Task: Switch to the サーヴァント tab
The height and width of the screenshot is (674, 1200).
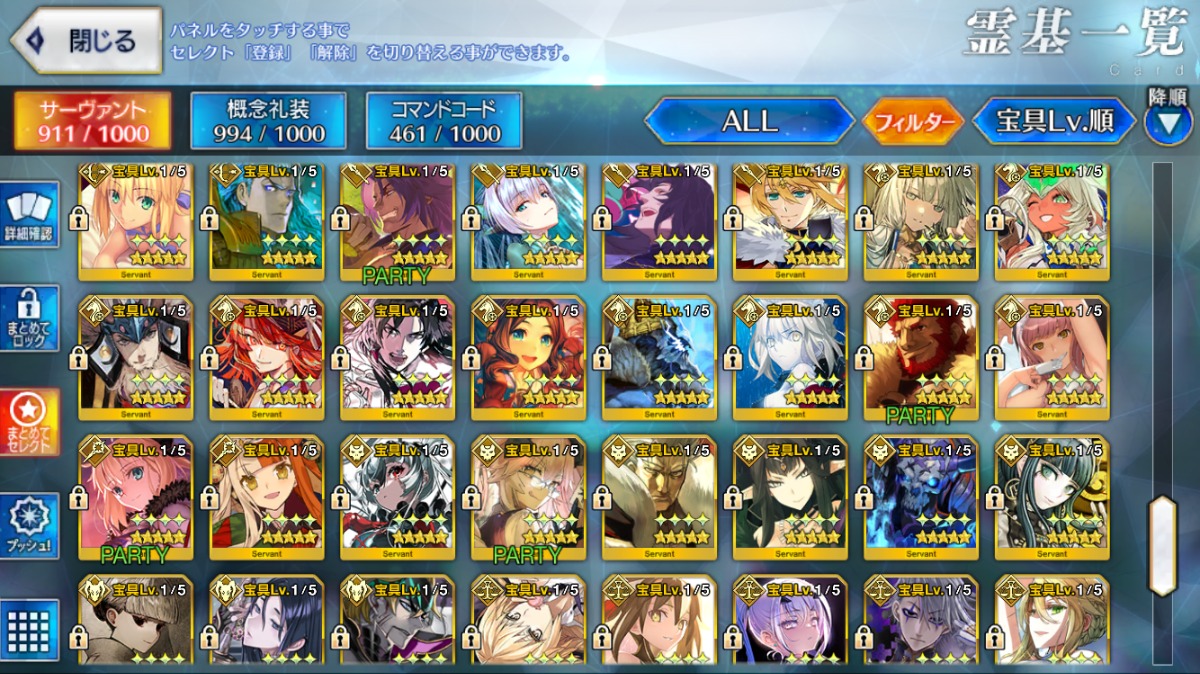Action: click(91, 121)
